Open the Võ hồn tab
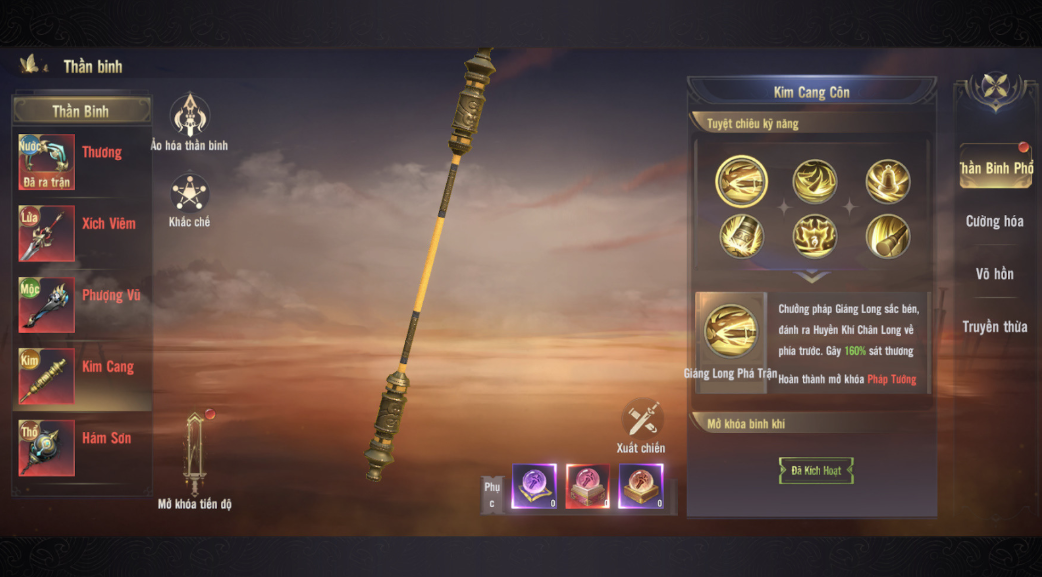 click(995, 274)
